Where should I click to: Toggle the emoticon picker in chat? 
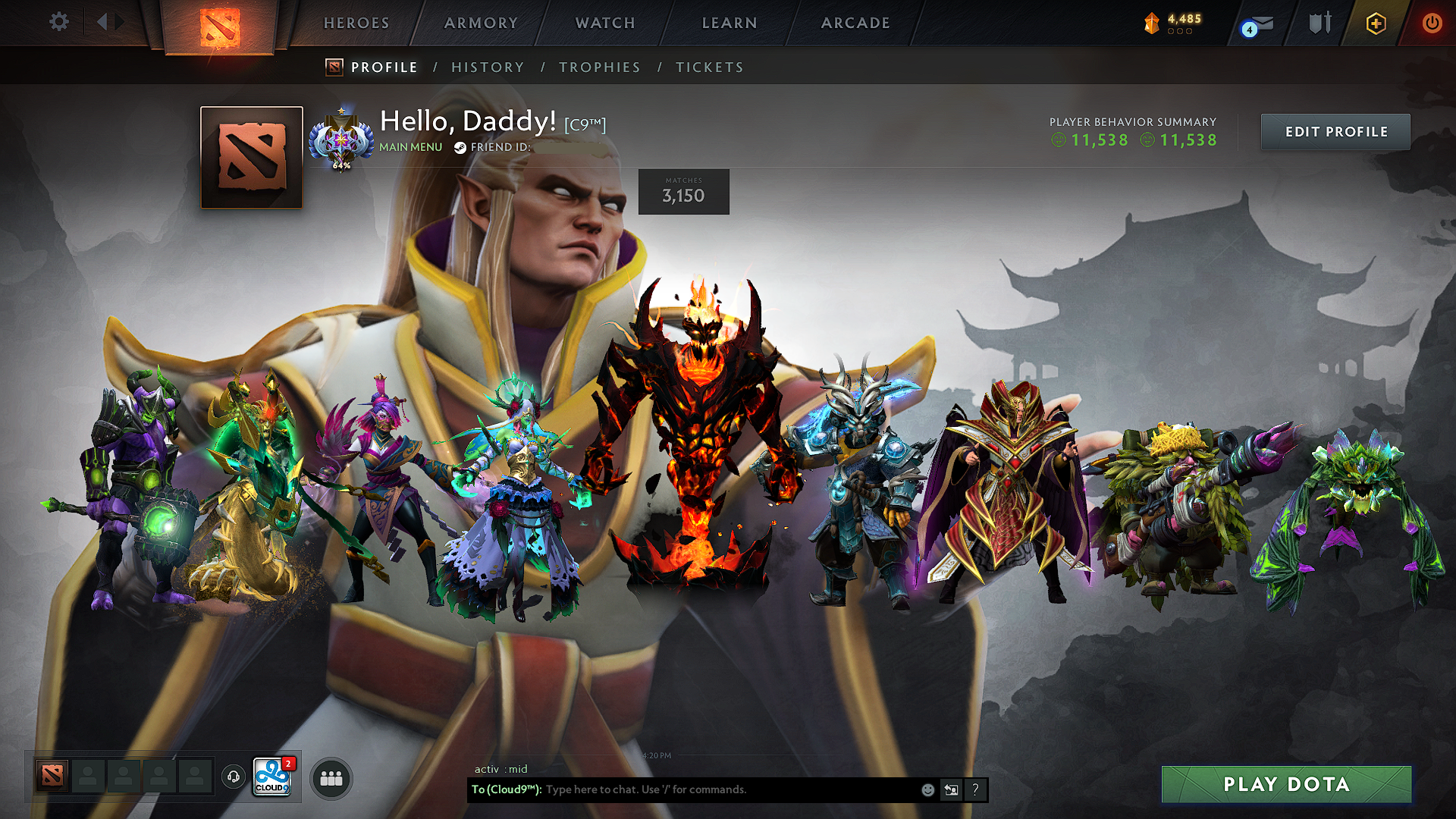pyautogui.click(x=927, y=789)
